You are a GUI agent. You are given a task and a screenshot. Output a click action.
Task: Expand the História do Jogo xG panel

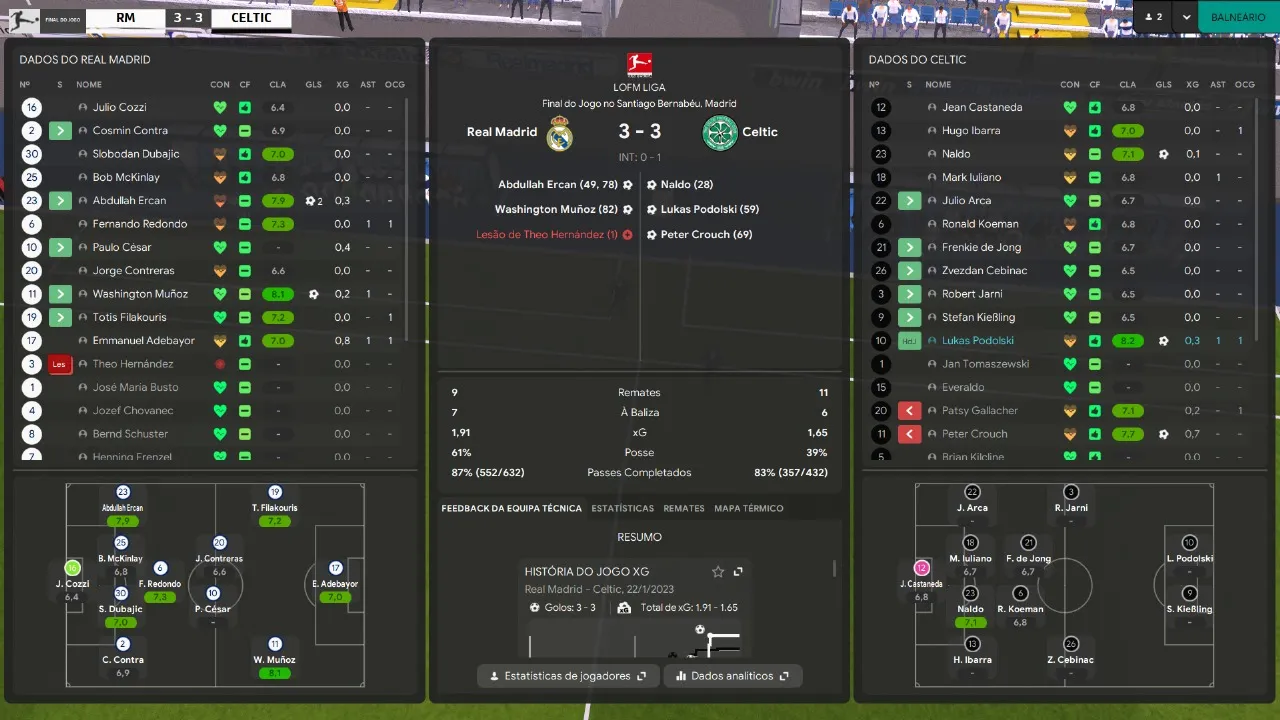738,572
